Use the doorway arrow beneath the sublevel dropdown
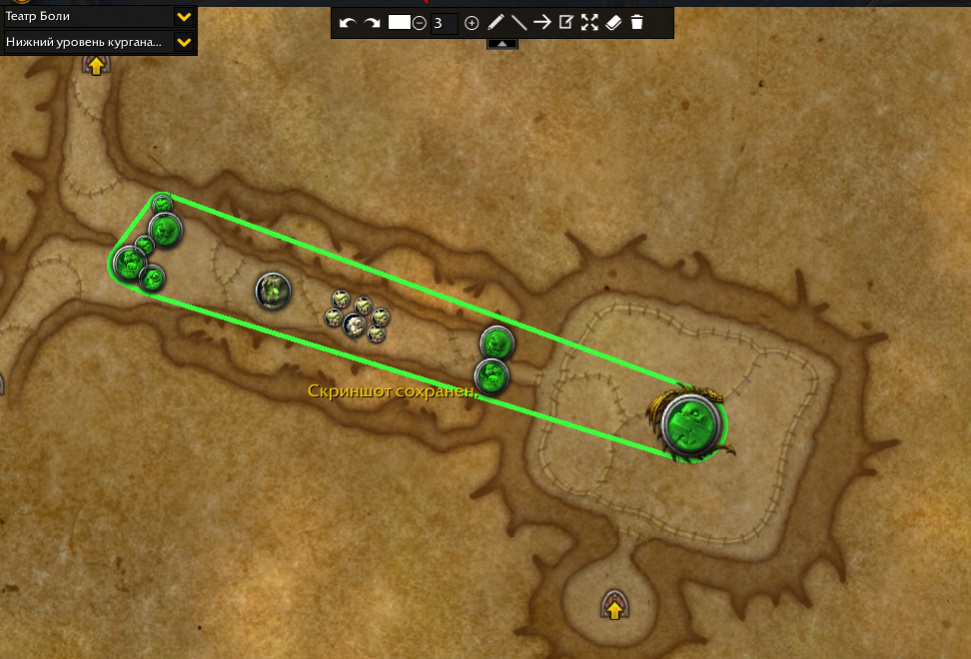The width and height of the screenshot is (971, 659). pyautogui.click(x=96, y=66)
